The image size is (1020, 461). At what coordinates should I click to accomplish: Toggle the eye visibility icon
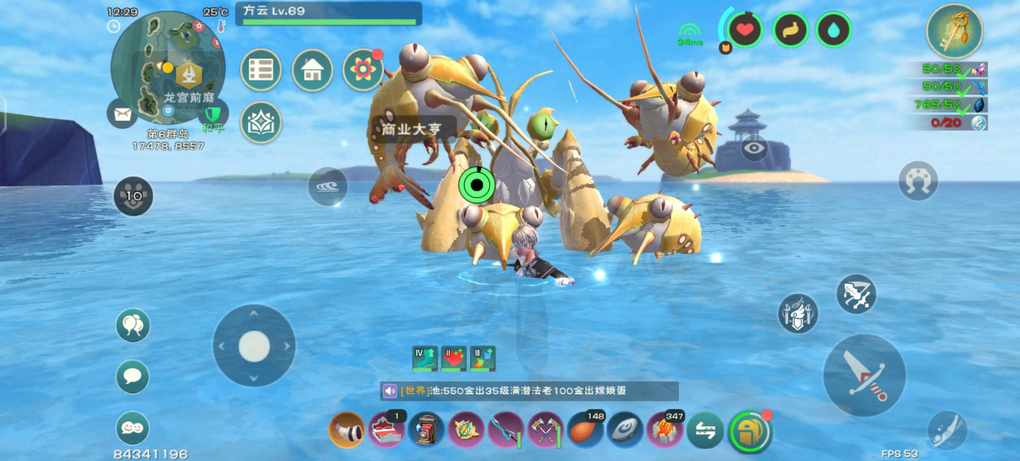click(x=755, y=149)
